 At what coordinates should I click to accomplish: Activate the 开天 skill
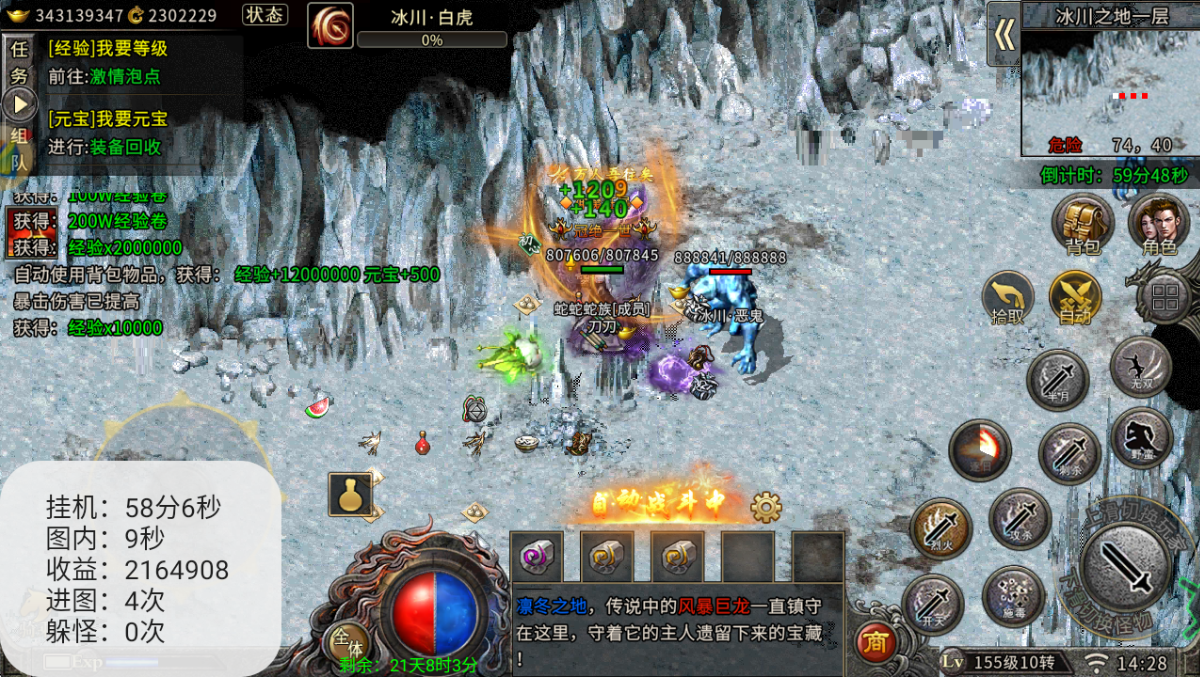[932, 603]
